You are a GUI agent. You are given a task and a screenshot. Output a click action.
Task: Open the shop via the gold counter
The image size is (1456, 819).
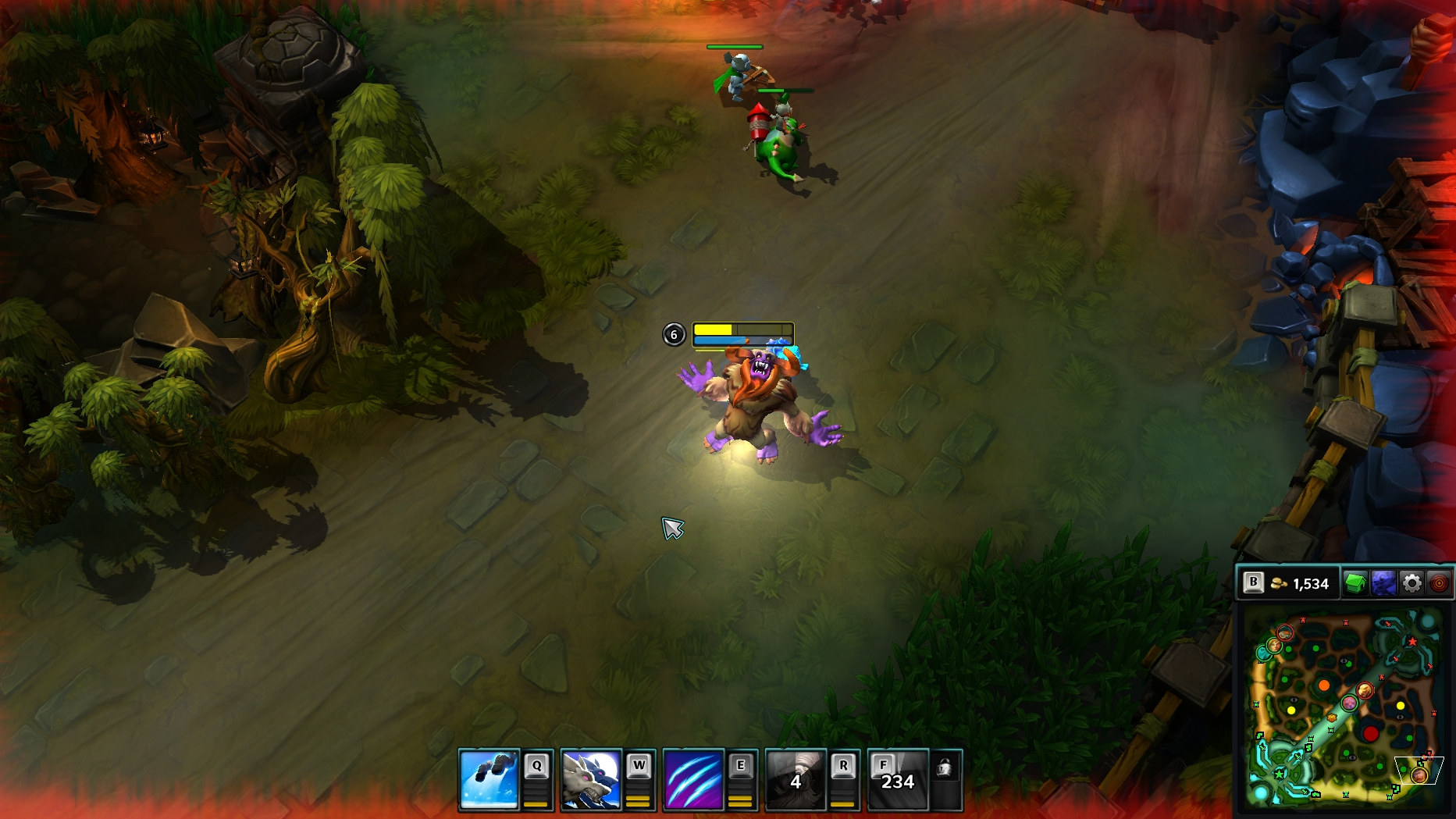pyautogui.click(x=1301, y=584)
